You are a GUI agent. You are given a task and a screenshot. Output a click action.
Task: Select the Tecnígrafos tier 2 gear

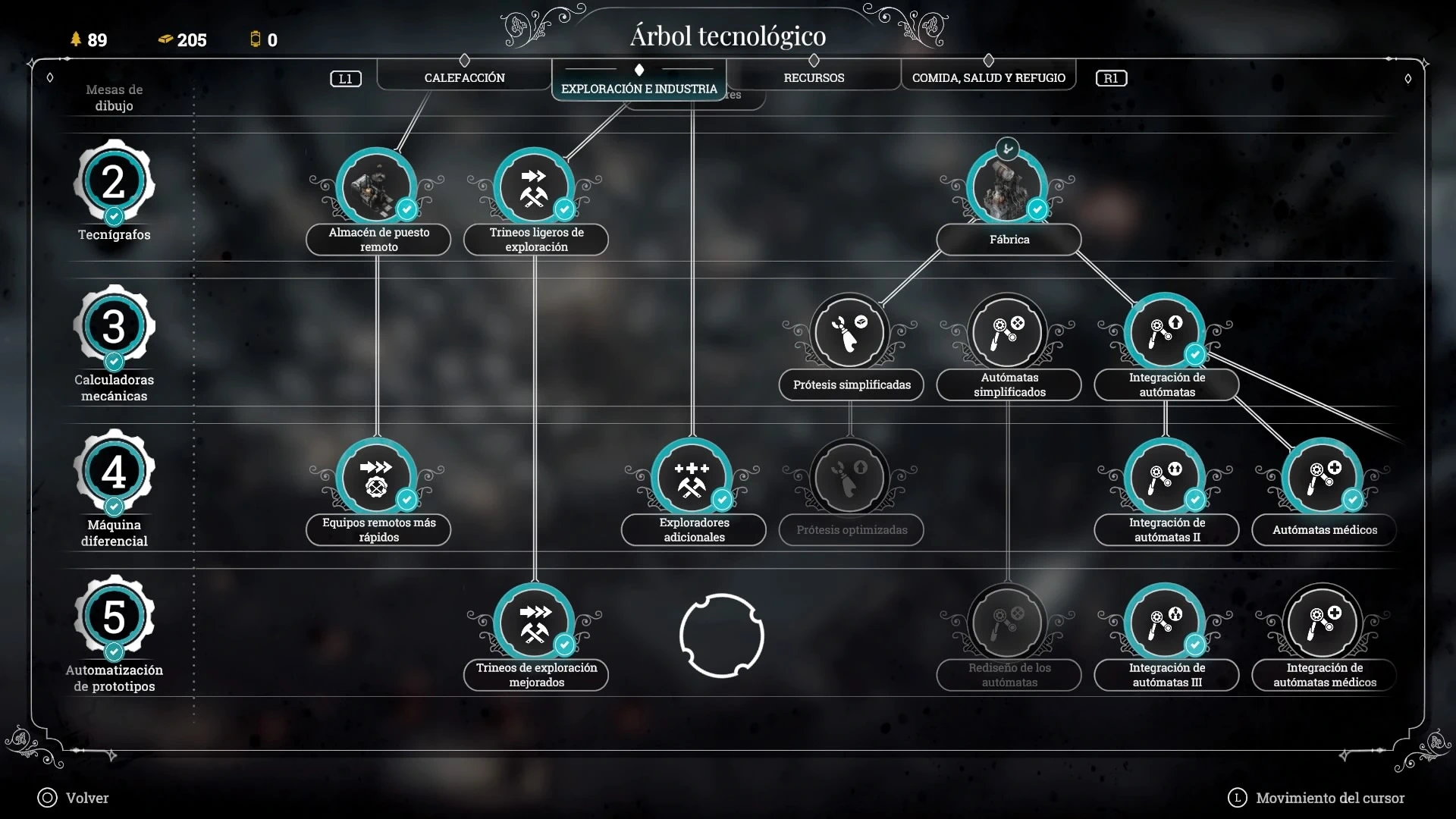point(114,182)
